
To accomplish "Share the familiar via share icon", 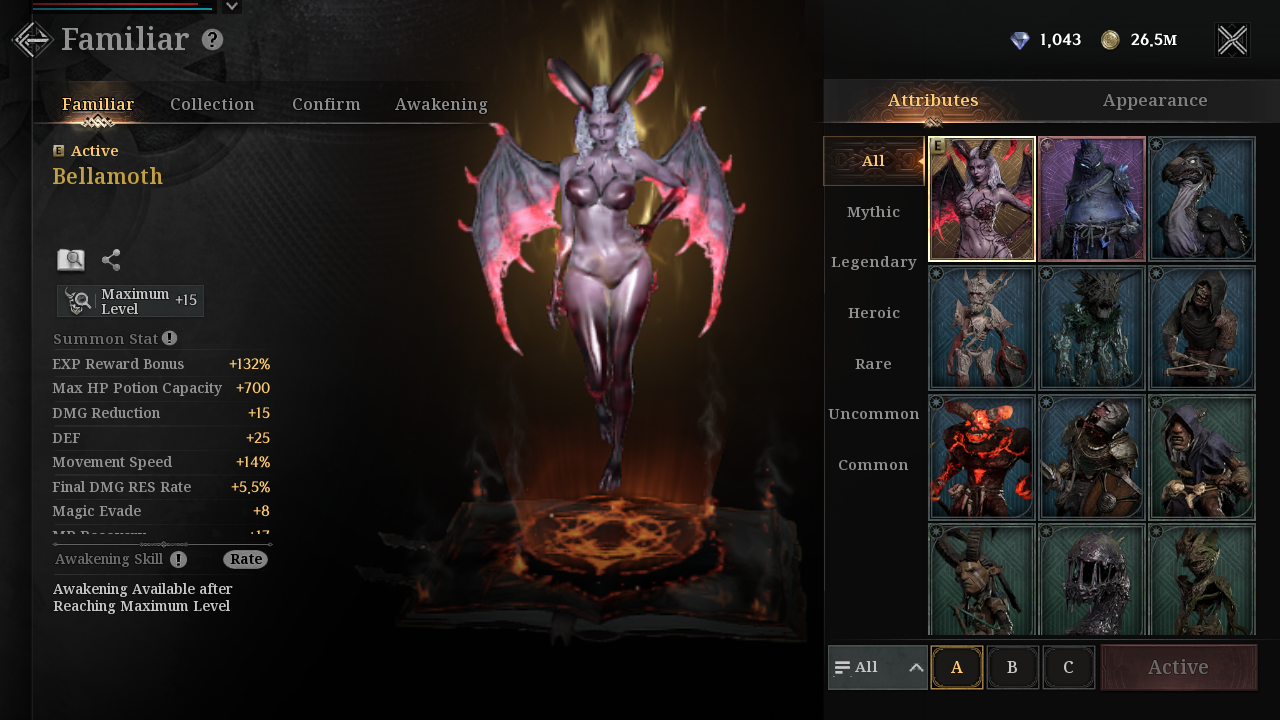I will click(x=111, y=260).
